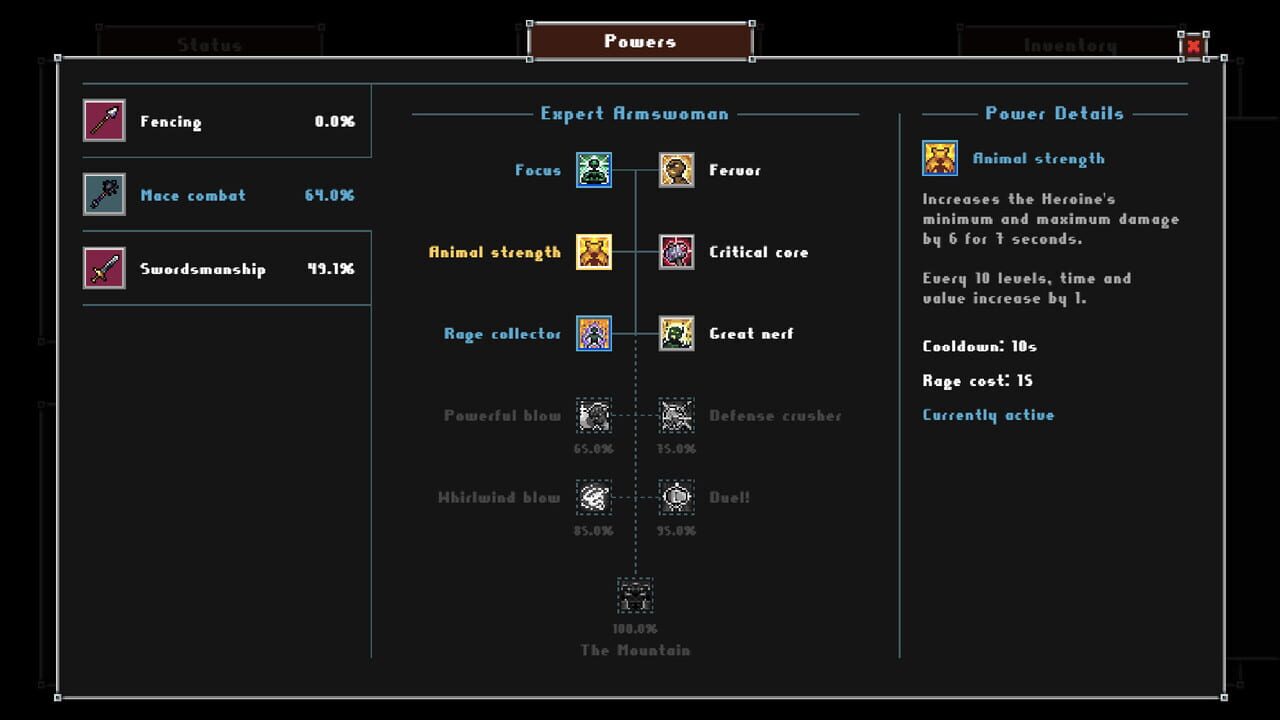Click the Fervor power icon
1280x720 pixels.
(x=676, y=170)
